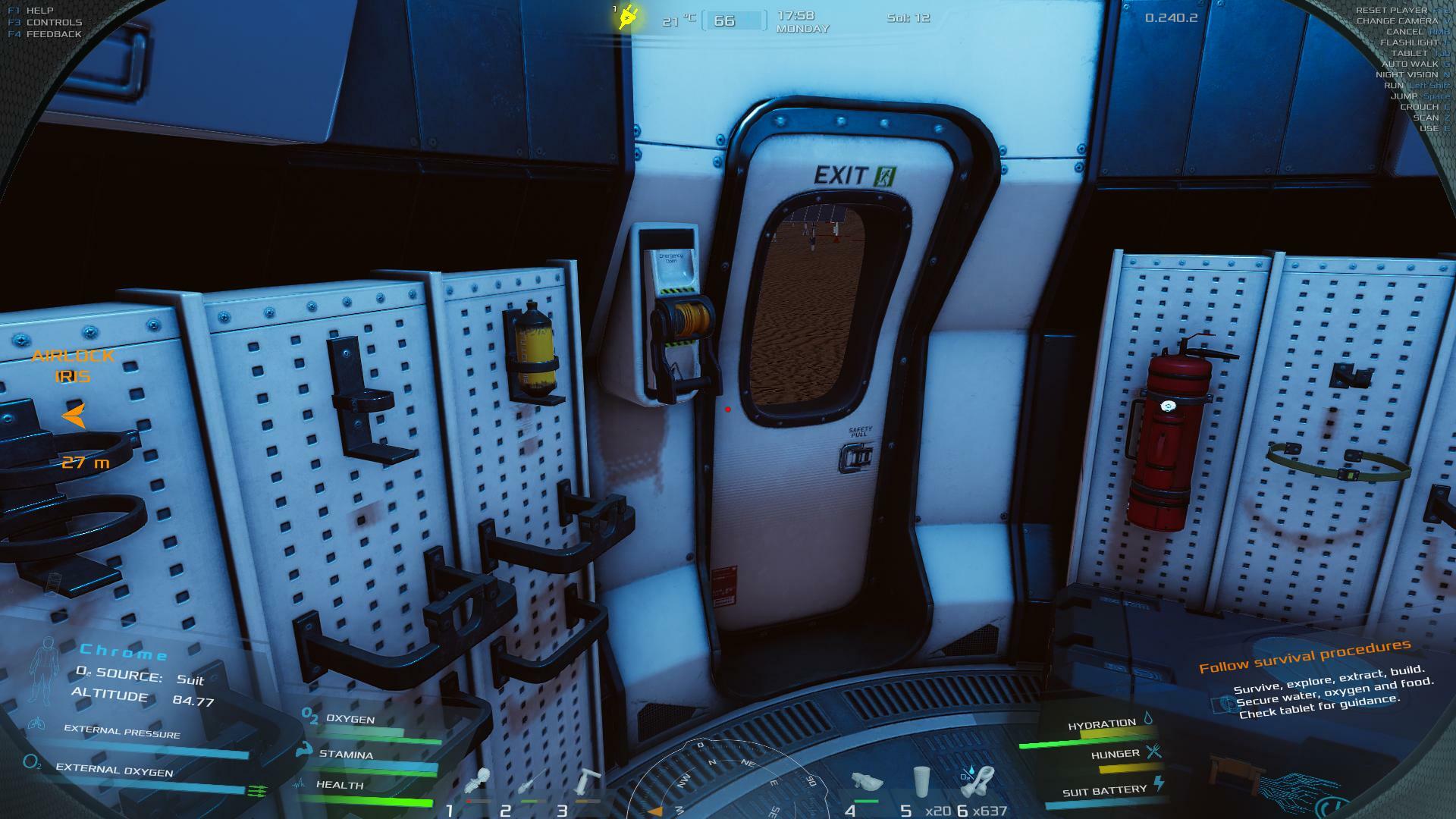Select the oxygen-water item with x637 count
This screenshot has height=819, width=1456.
(x=978, y=781)
